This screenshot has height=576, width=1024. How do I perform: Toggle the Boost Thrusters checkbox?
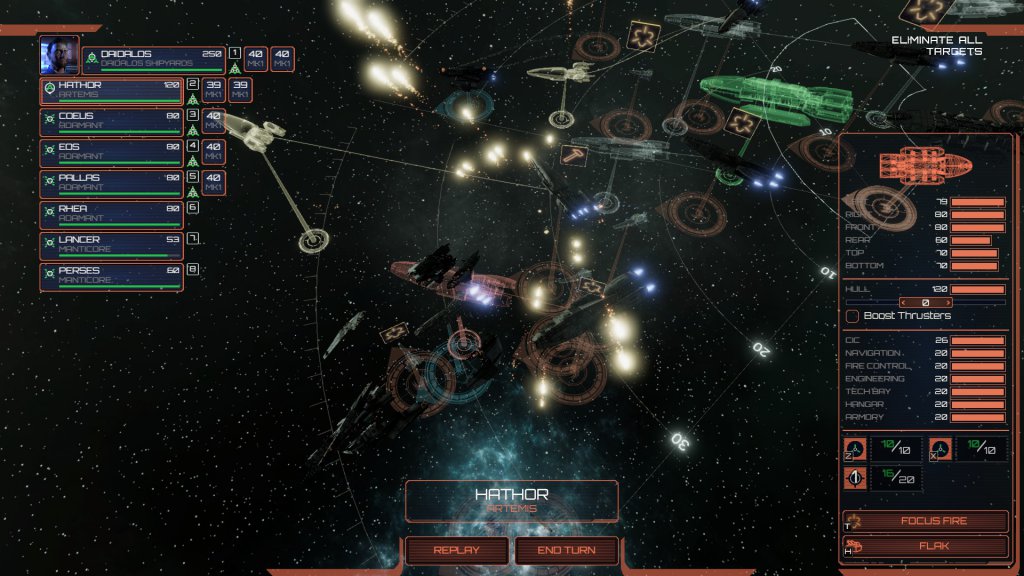tap(853, 316)
